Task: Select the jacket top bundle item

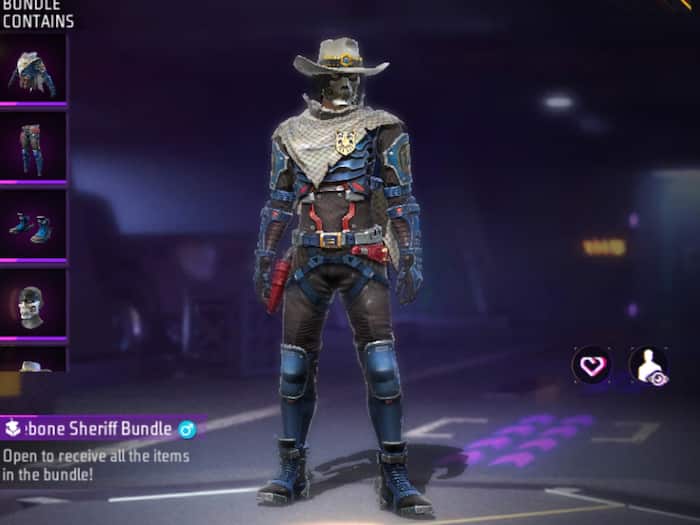Action: [x=33, y=70]
